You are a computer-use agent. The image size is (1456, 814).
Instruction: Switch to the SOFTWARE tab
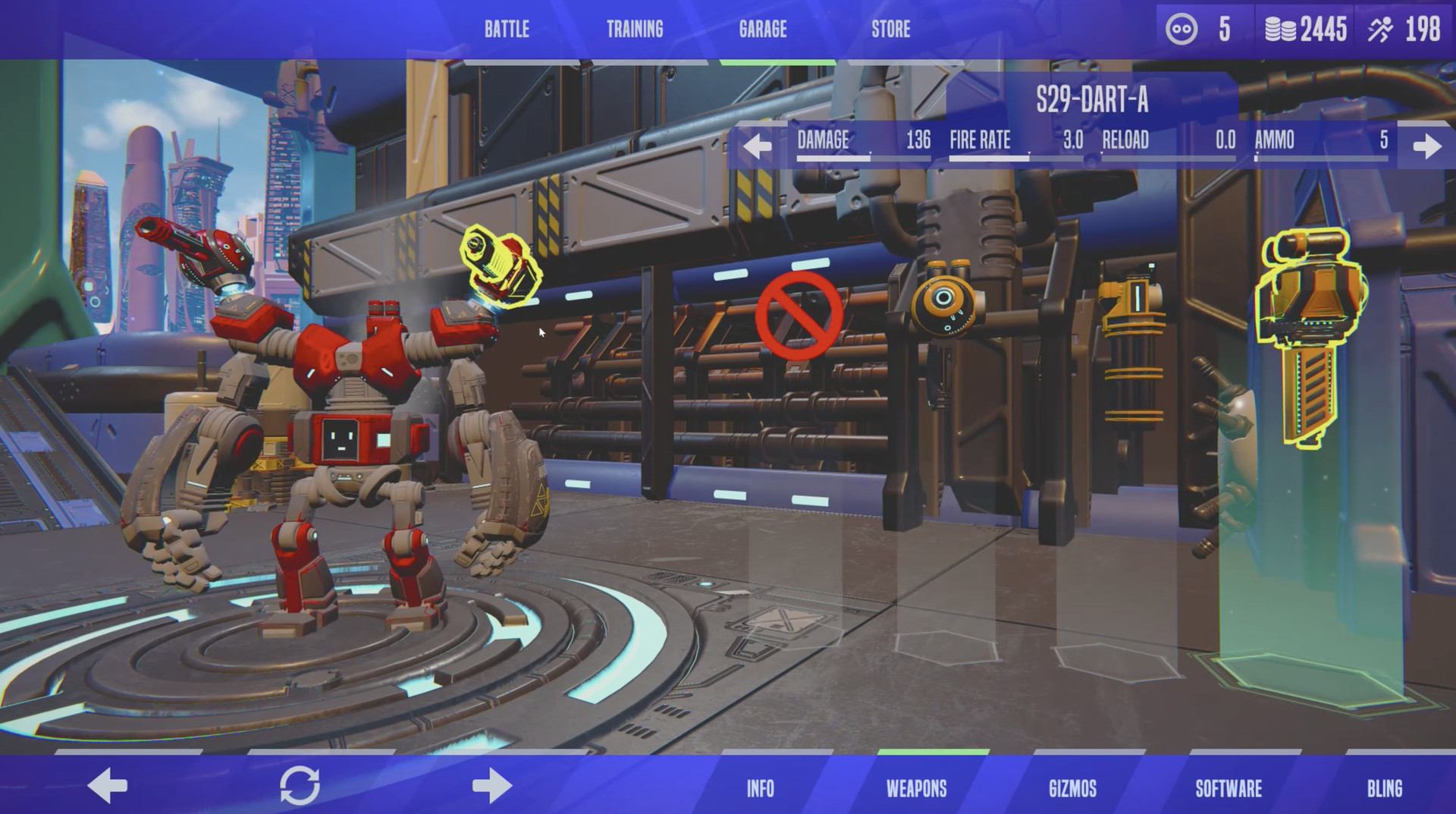[1228, 789]
